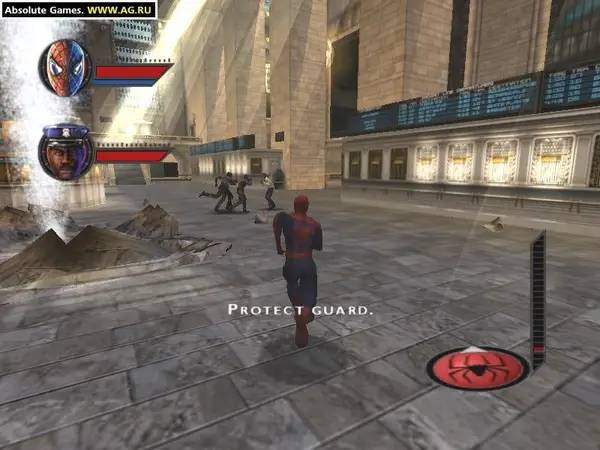Select the police guard portrait
The height and width of the screenshot is (450, 600).
click(66, 151)
